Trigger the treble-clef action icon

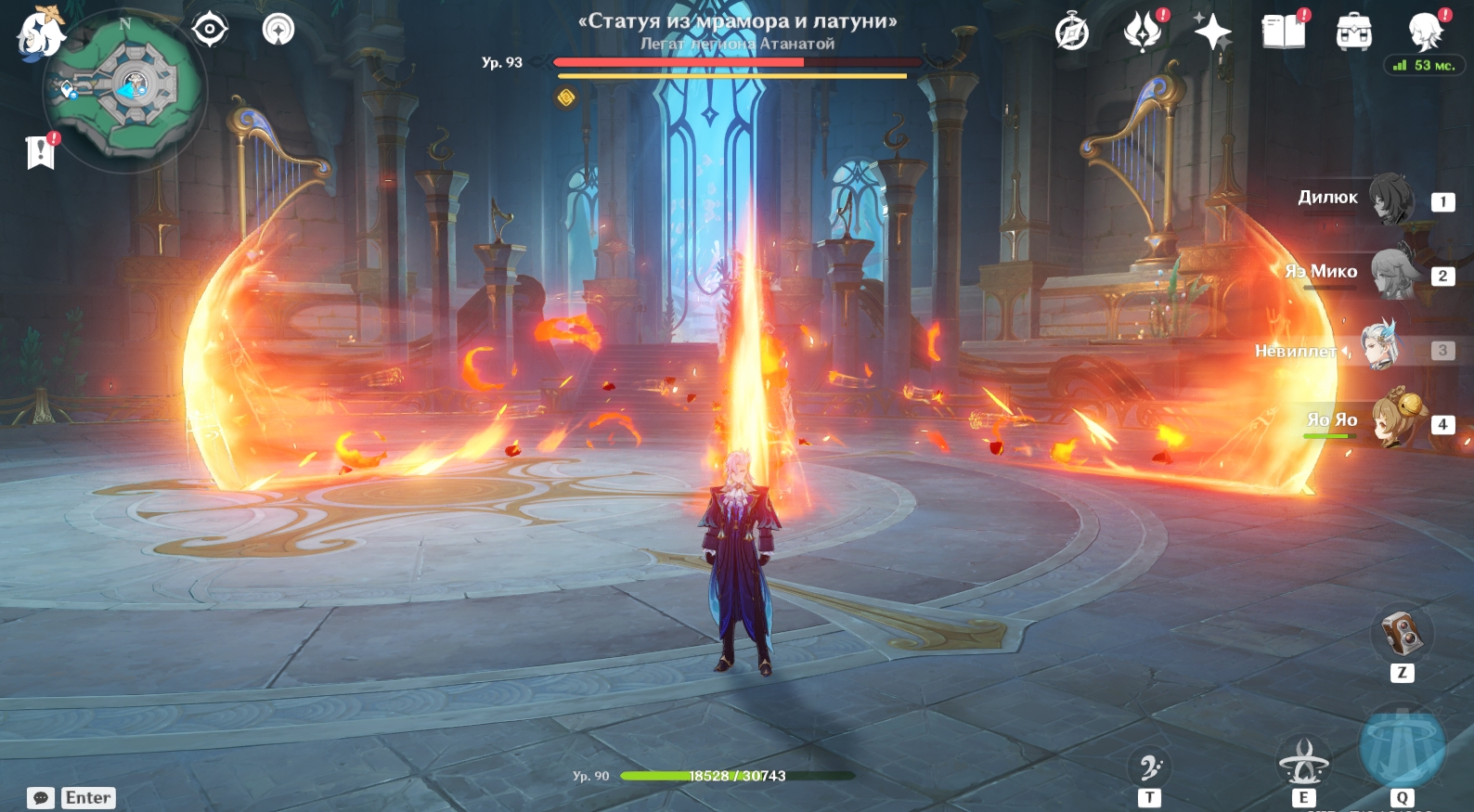click(1150, 767)
